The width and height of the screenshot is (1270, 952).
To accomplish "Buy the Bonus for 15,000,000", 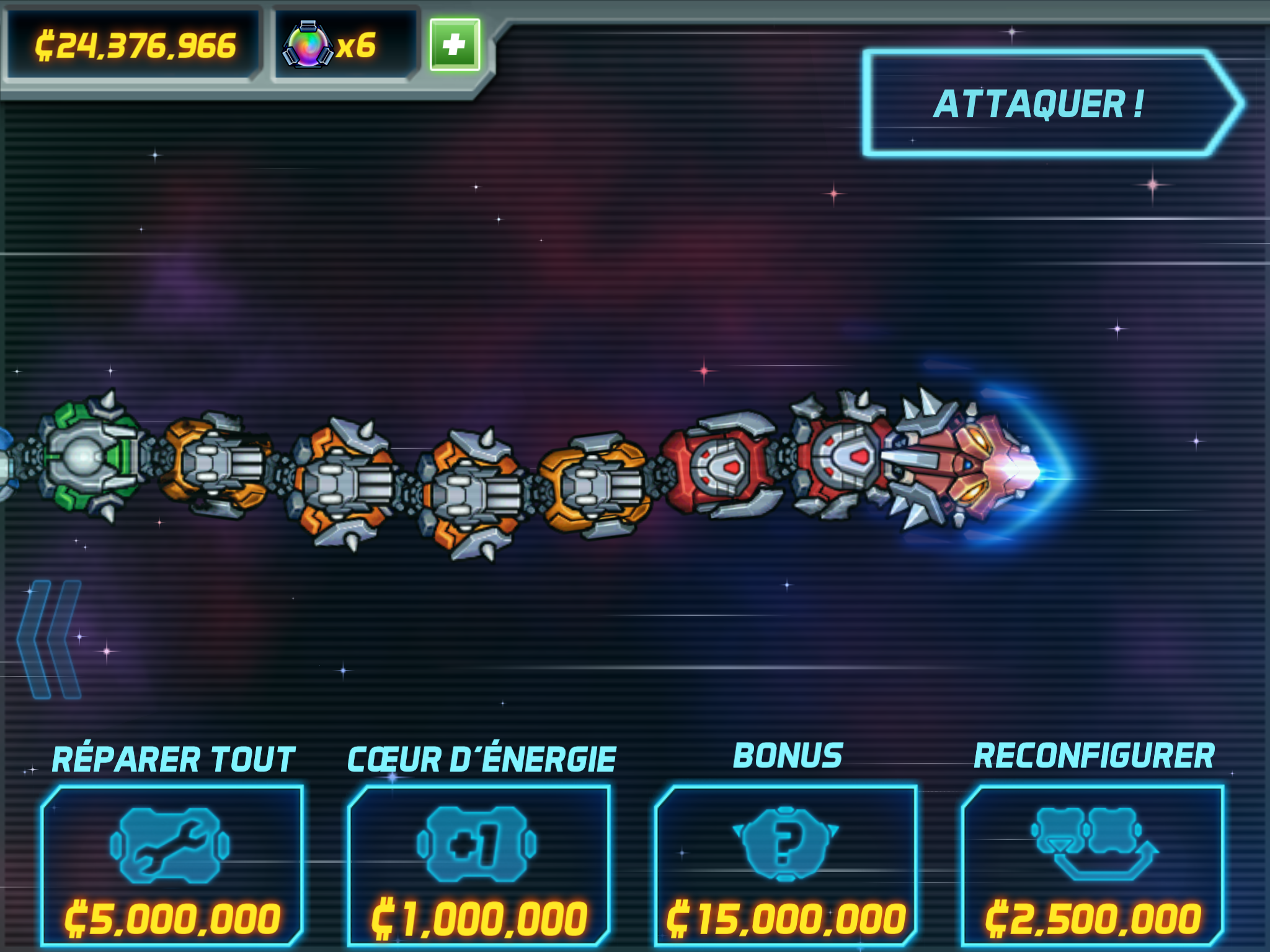I will click(785, 865).
